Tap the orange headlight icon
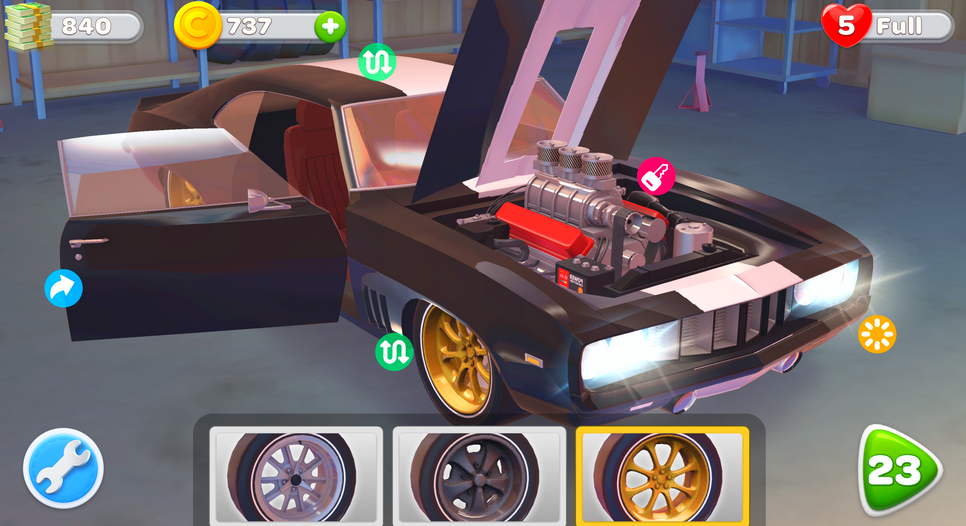Viewport: 966px width, 526px height. click(x=877, y=334)
